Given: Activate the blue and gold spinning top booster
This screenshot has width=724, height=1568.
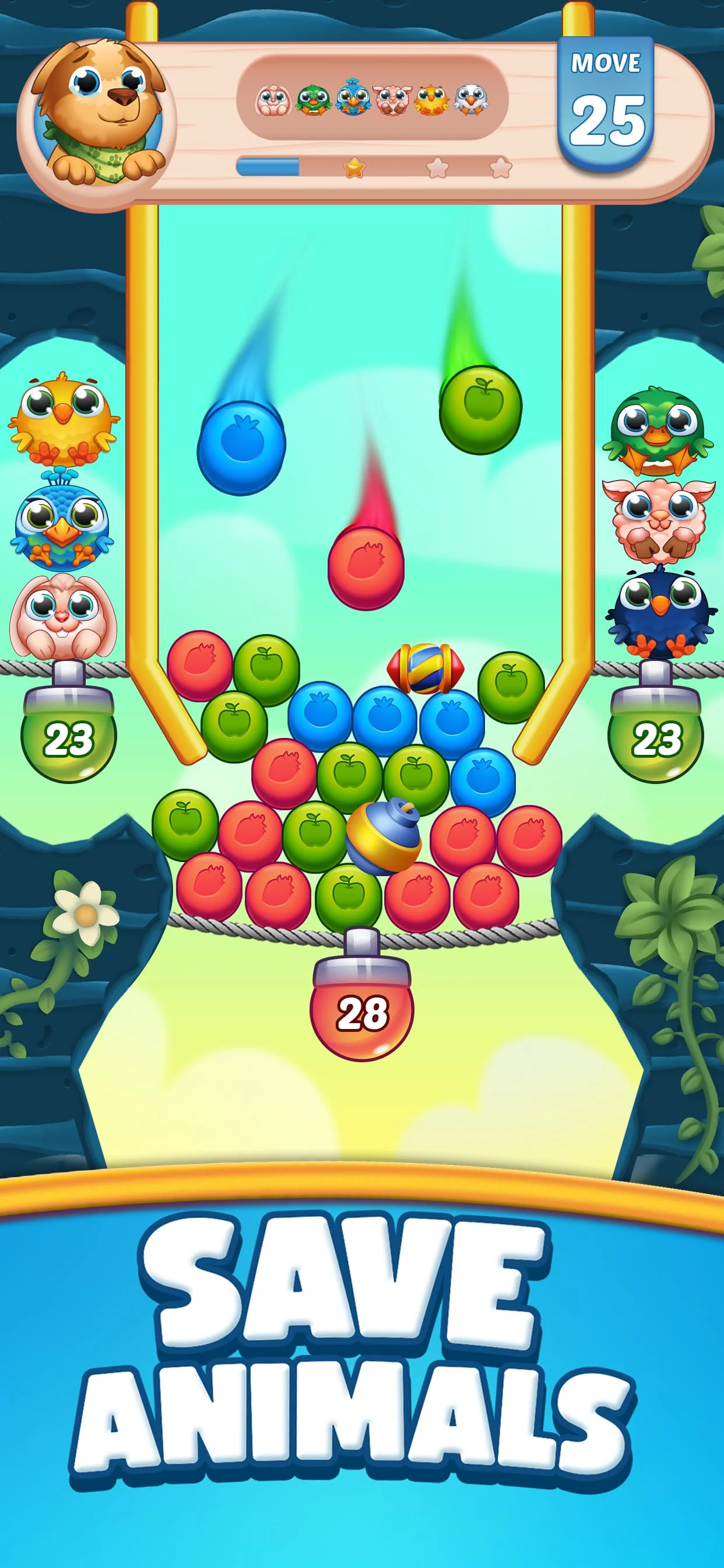Looking at the screenshot, I should coord(384,835).
